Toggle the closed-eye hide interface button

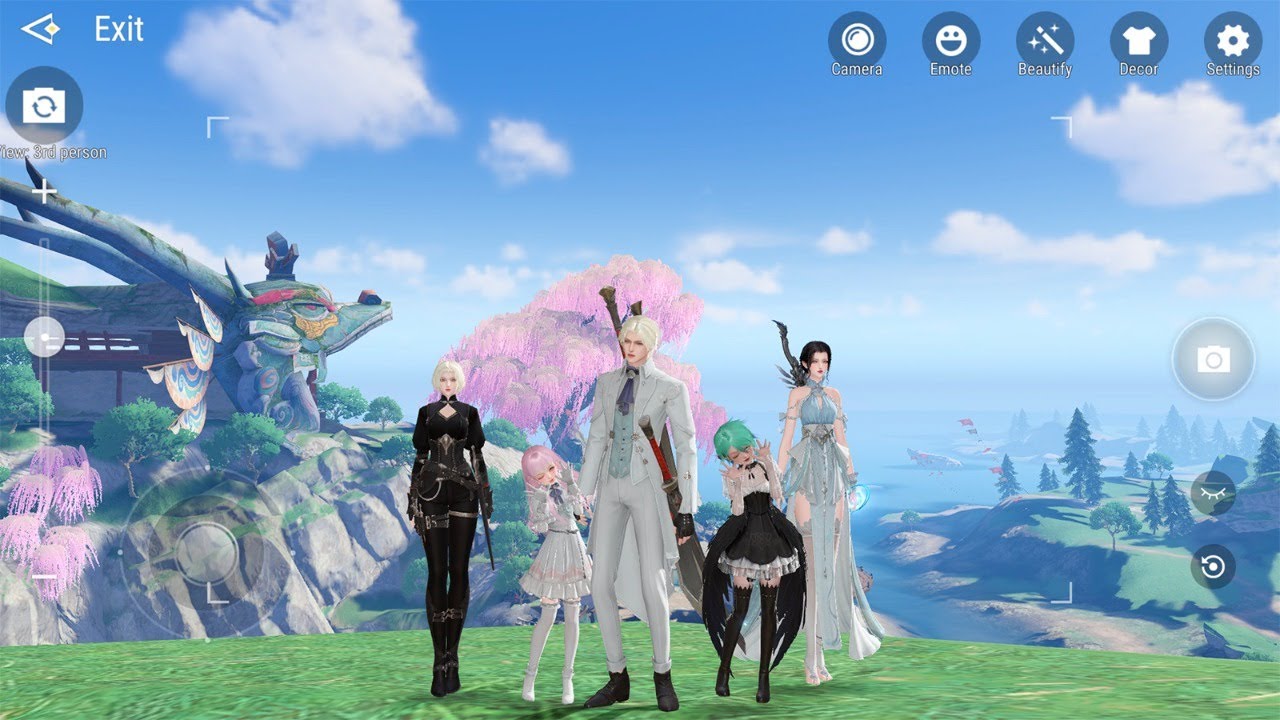click(x=1213, y=493)
